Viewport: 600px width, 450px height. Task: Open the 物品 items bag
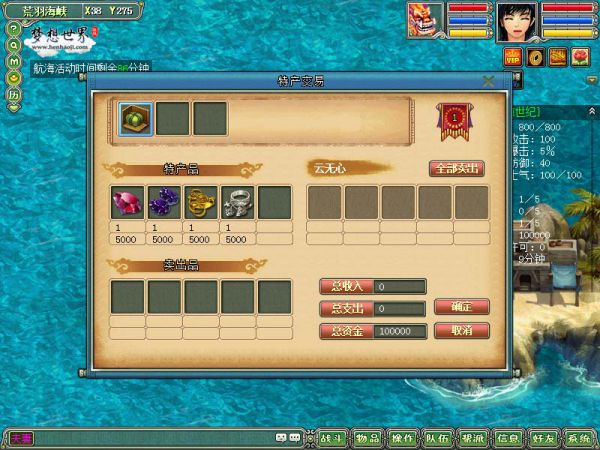pos(367,438)
